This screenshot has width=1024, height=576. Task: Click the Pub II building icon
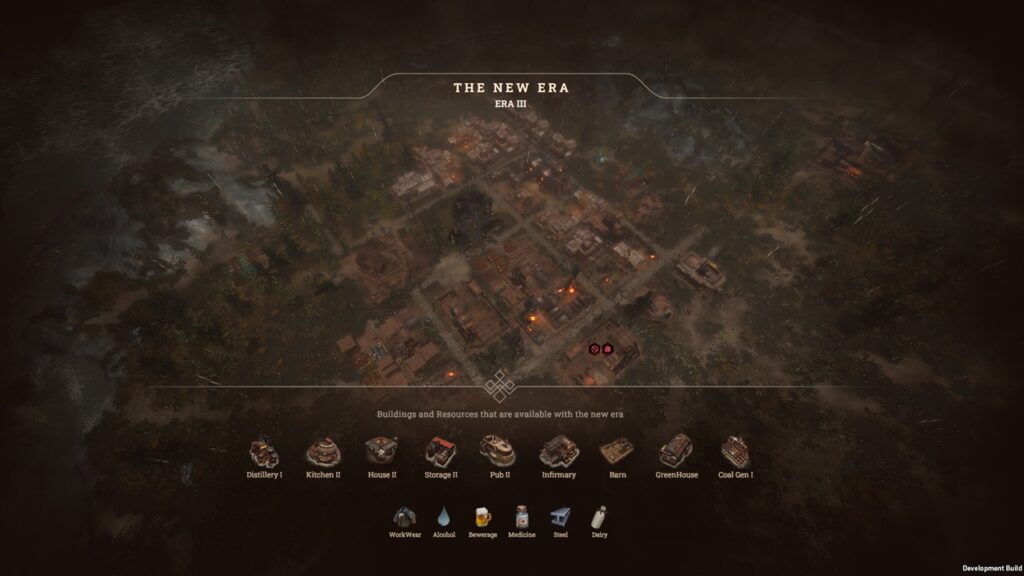click(x=497, y=452)
